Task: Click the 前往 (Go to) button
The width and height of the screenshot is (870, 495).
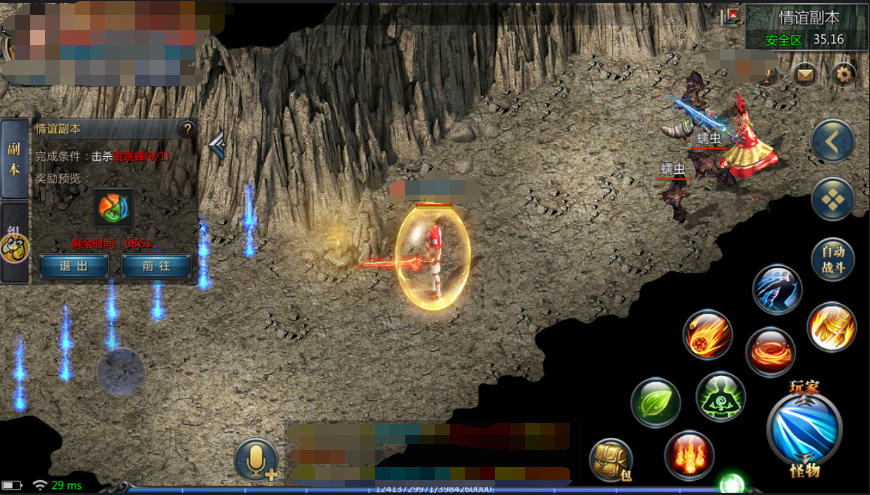Action: 155,266
